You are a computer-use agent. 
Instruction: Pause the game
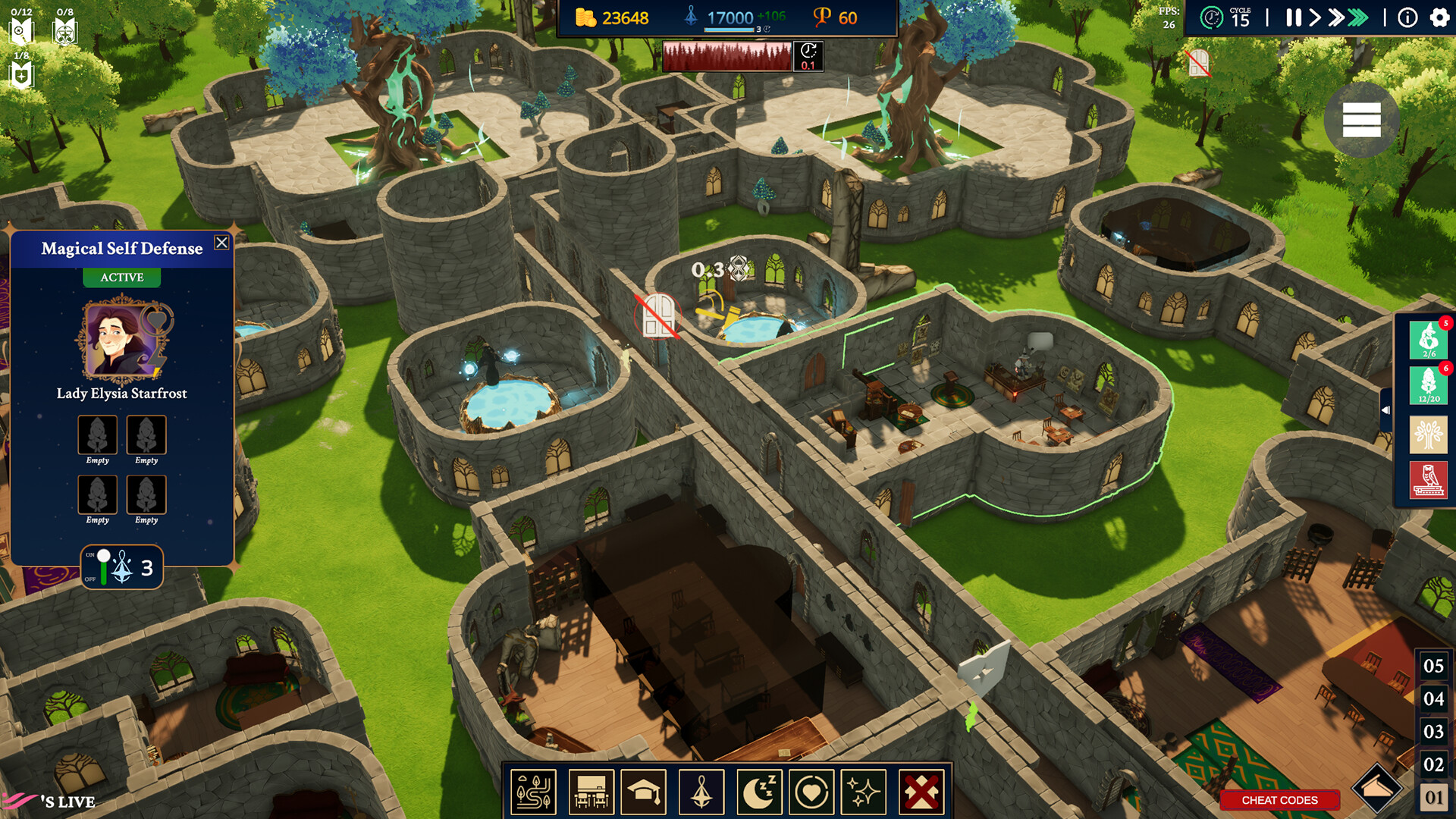(1293, 17)
